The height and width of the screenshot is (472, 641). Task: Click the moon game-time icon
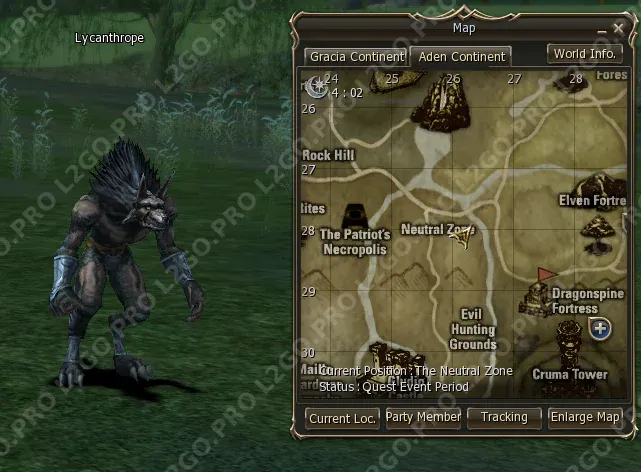click(x=319, y=86)
